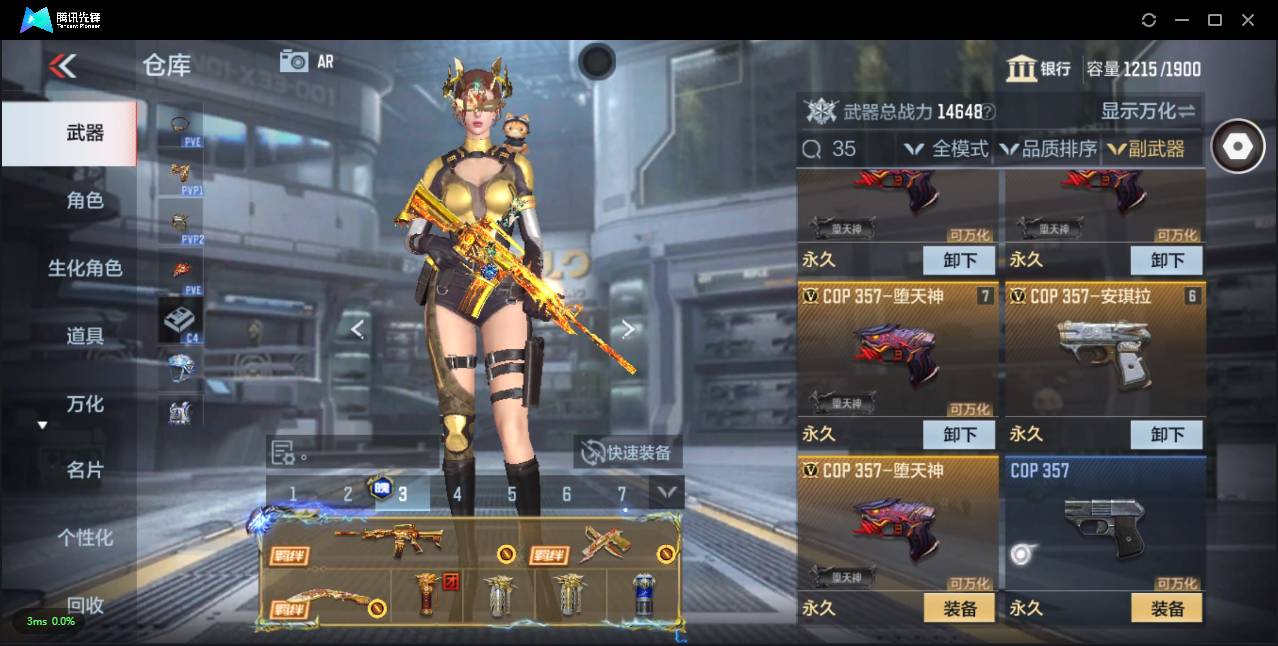Select the 道具 items tab
The width and height of the screenshot is (1278, 646).
(85, 336)
